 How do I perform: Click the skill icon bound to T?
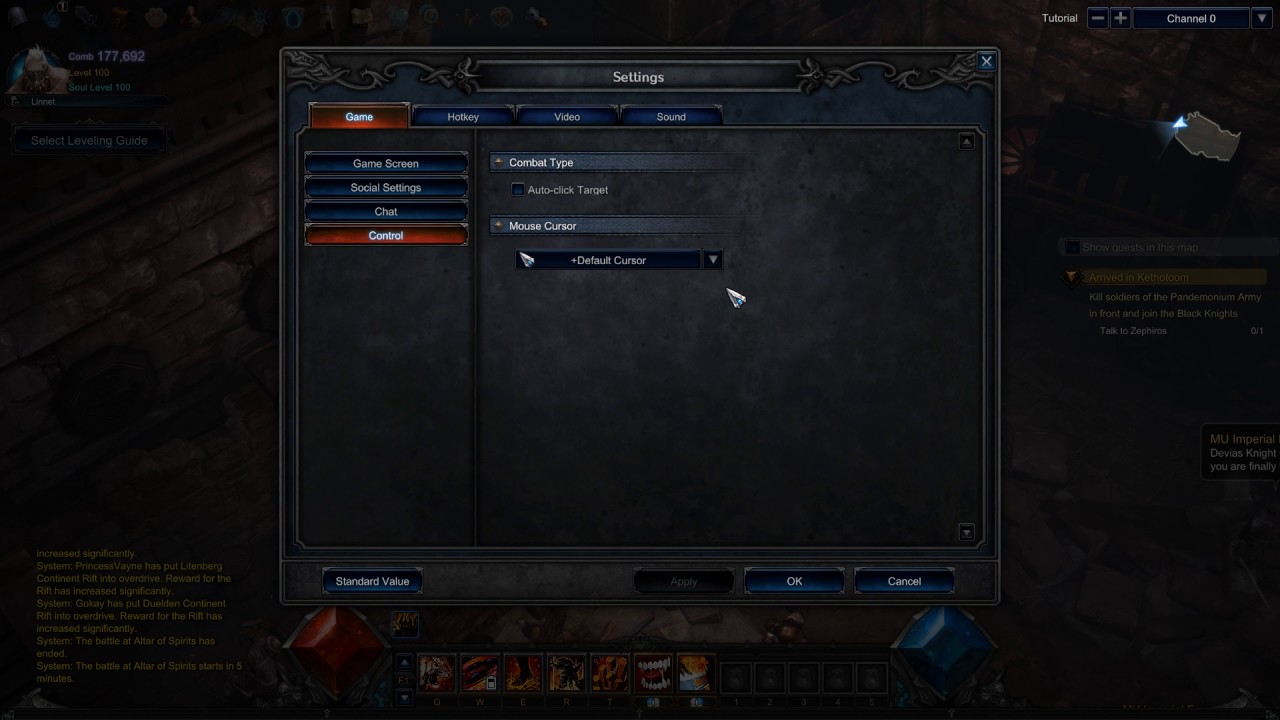click(x=609, y=672)
